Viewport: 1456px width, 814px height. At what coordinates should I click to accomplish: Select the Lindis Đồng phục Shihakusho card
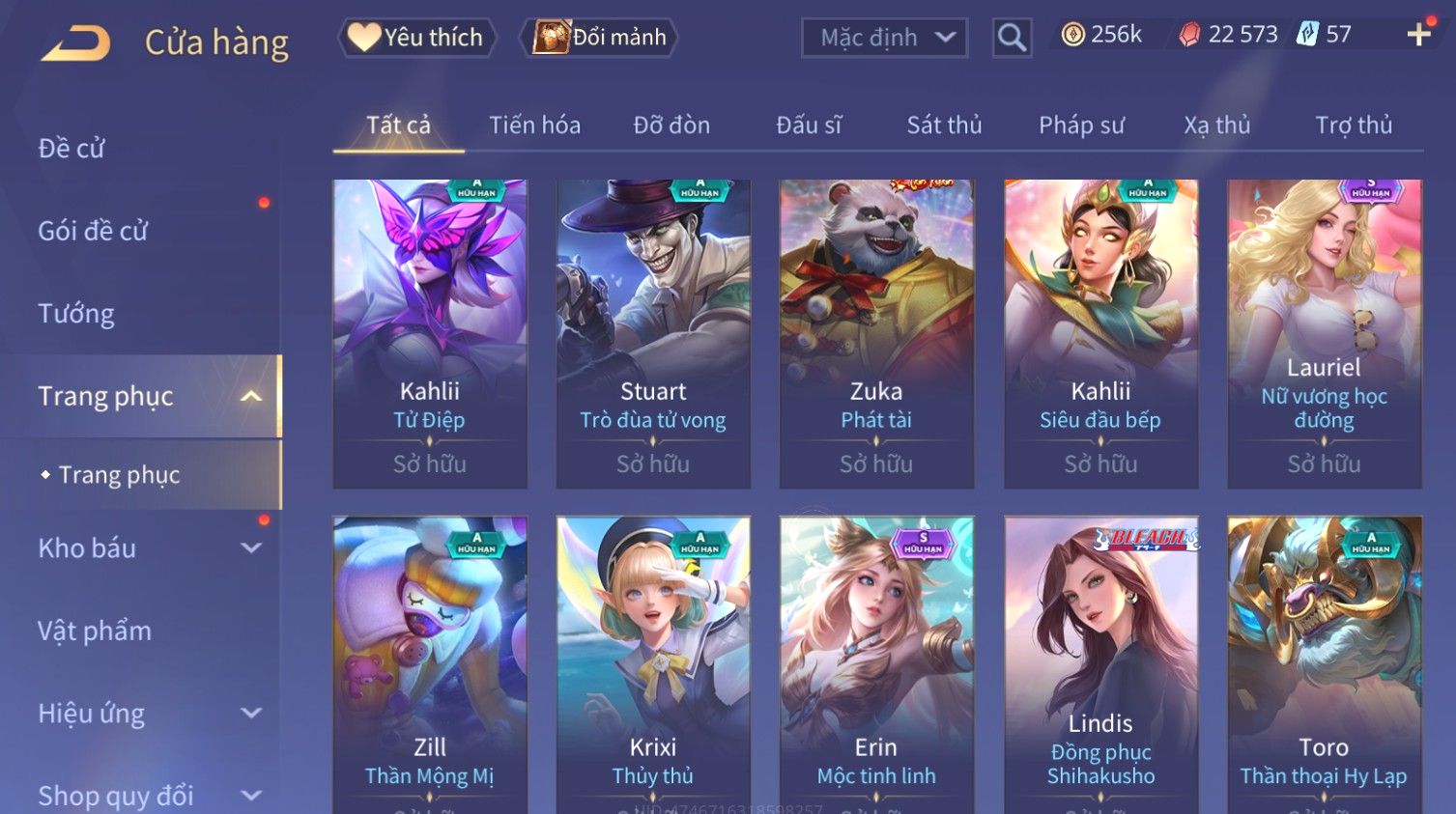pos(1100,666)
